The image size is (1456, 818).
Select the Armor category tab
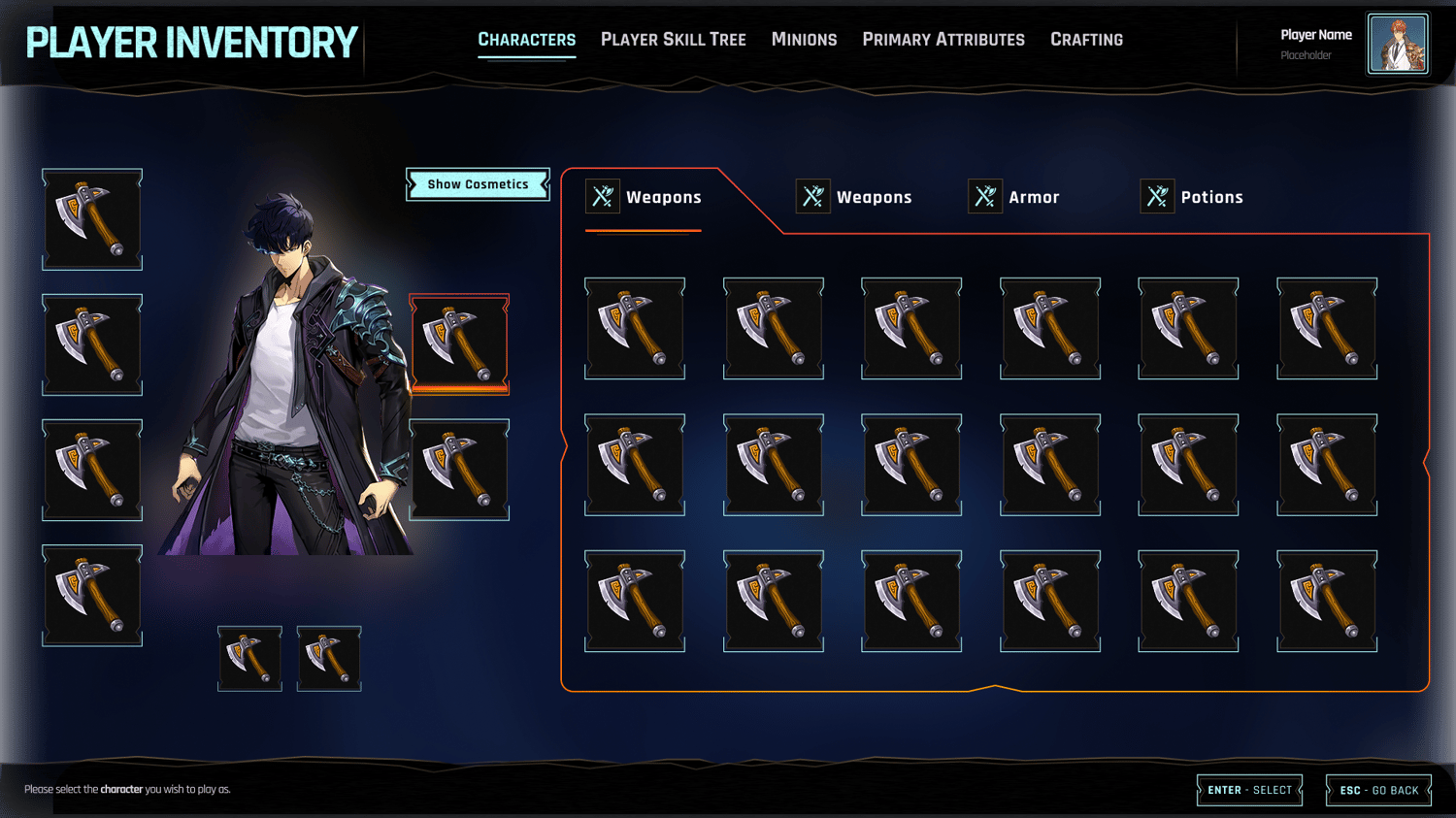pyautogui.click(x=1014, y=197)
